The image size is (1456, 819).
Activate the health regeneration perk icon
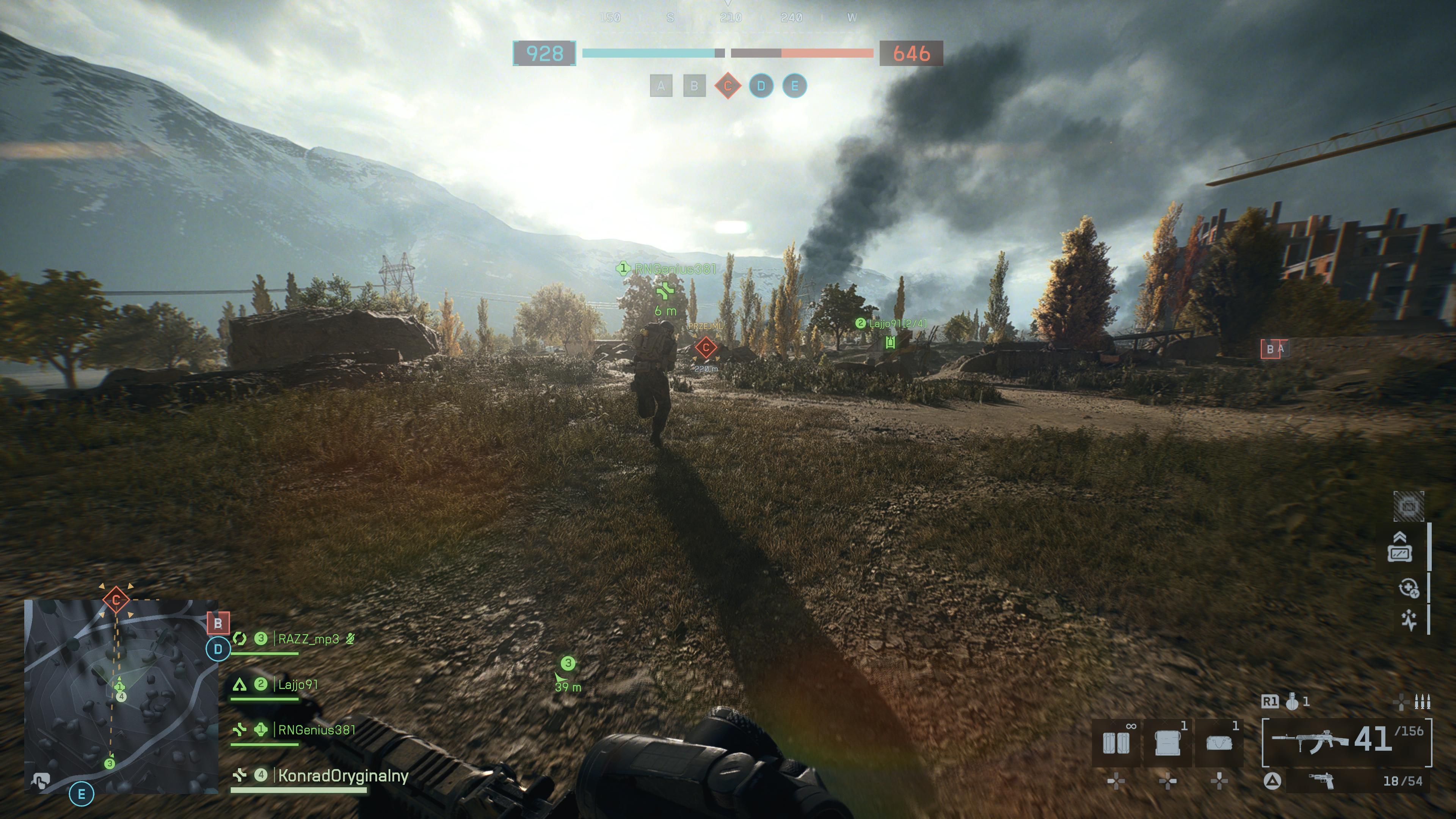[x=1409, y=588]
